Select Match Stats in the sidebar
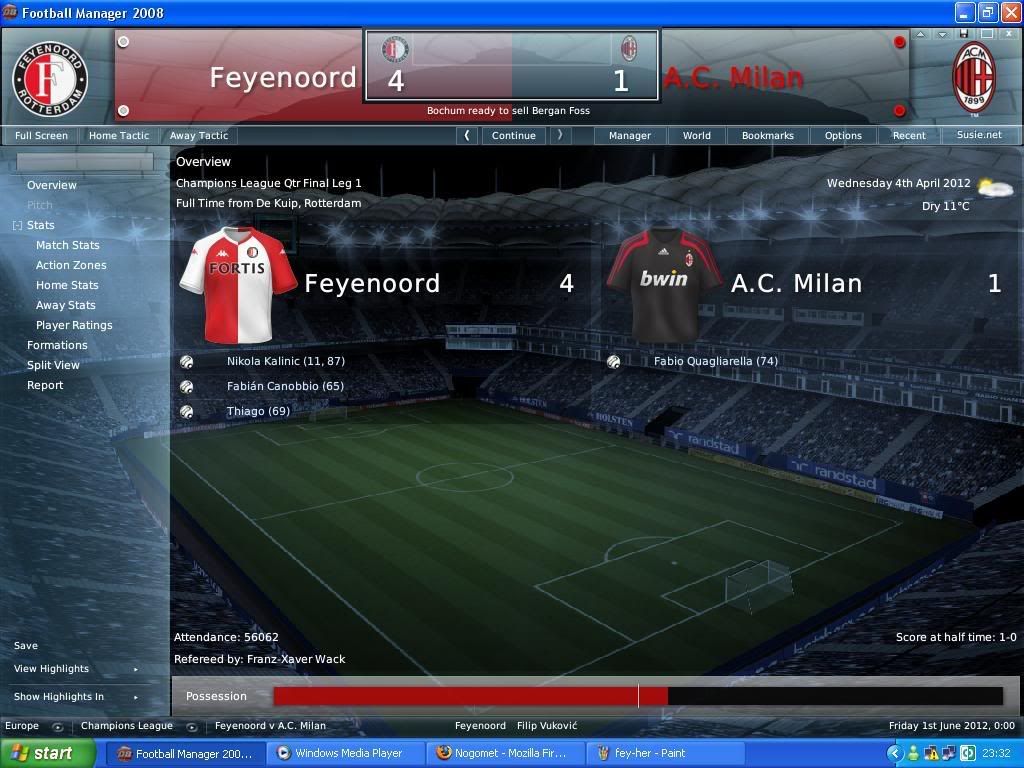 pyautogui.click(x=68, y=245)
